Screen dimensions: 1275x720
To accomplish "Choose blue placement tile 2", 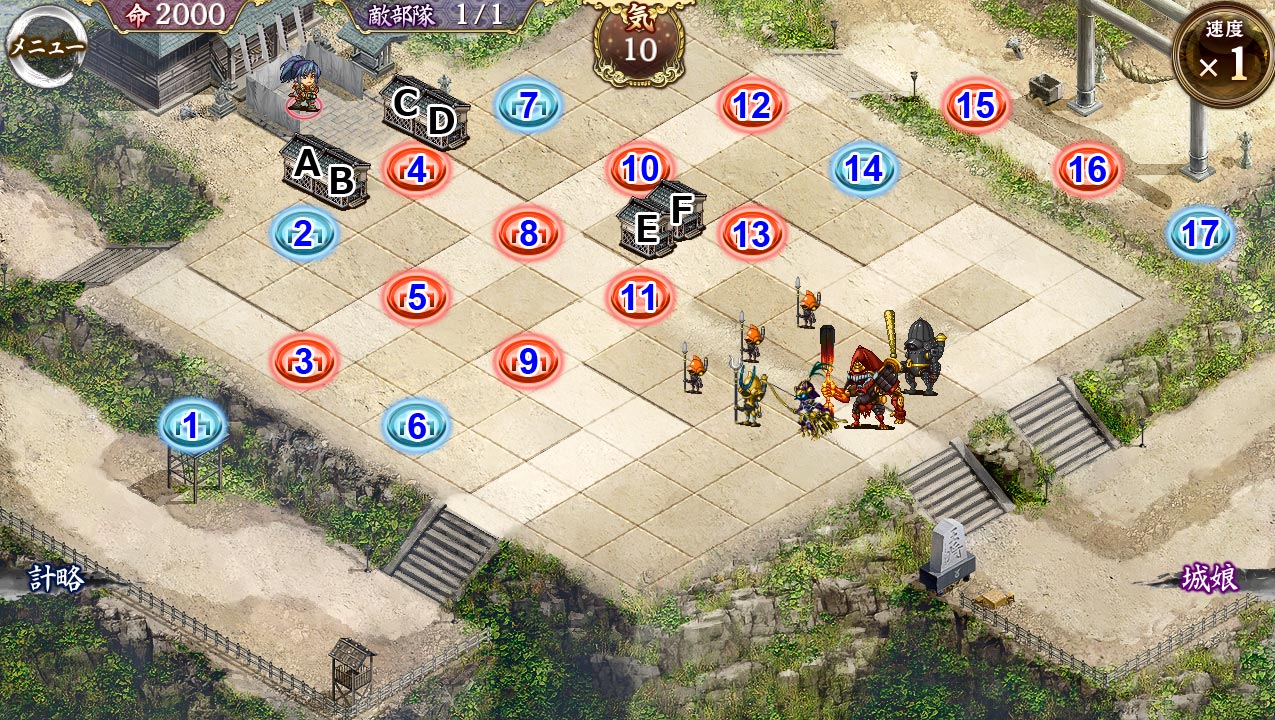I will pyautogui.click(x=303, y=234).
